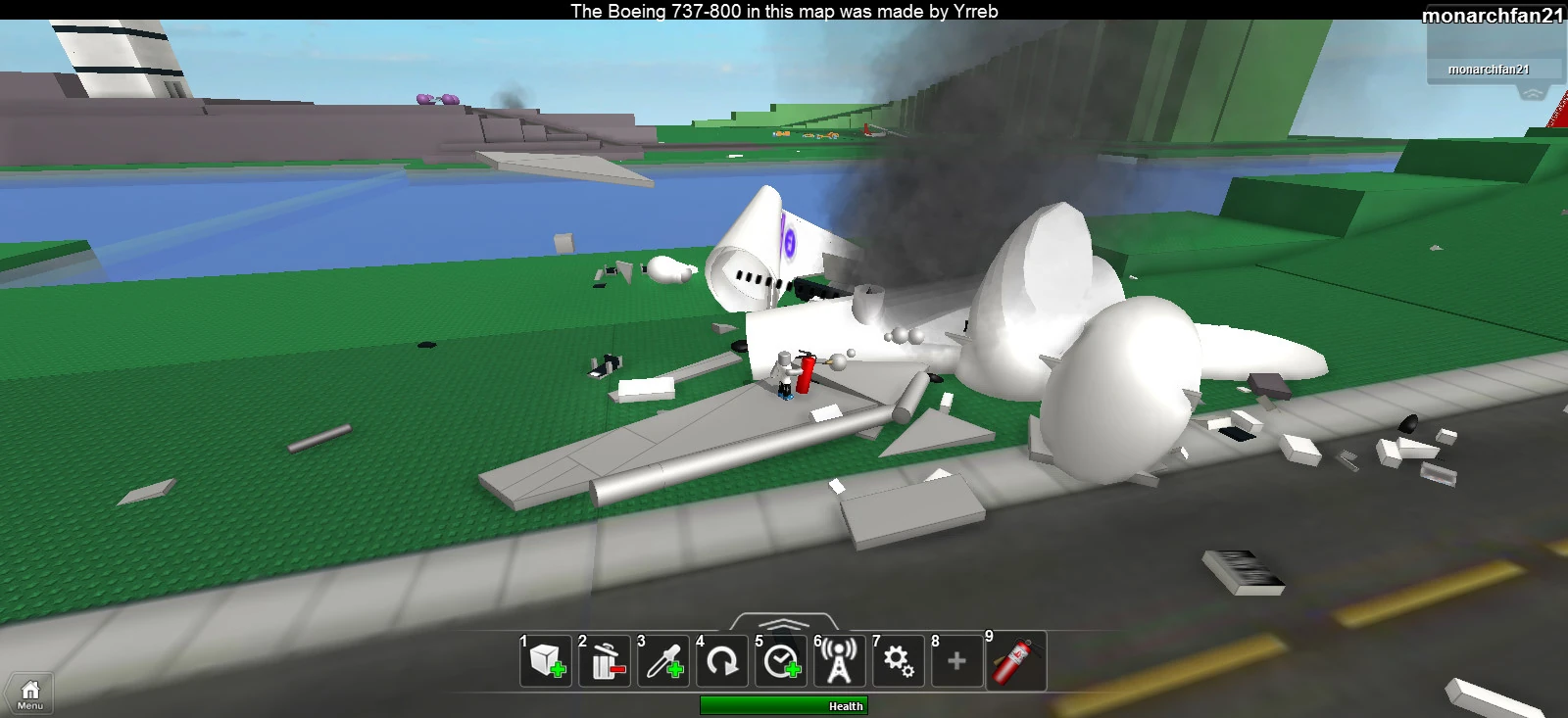Click the monarchfan21 leaderboard title
This screenshot has height=718, width=1568.
point(1494,15)
